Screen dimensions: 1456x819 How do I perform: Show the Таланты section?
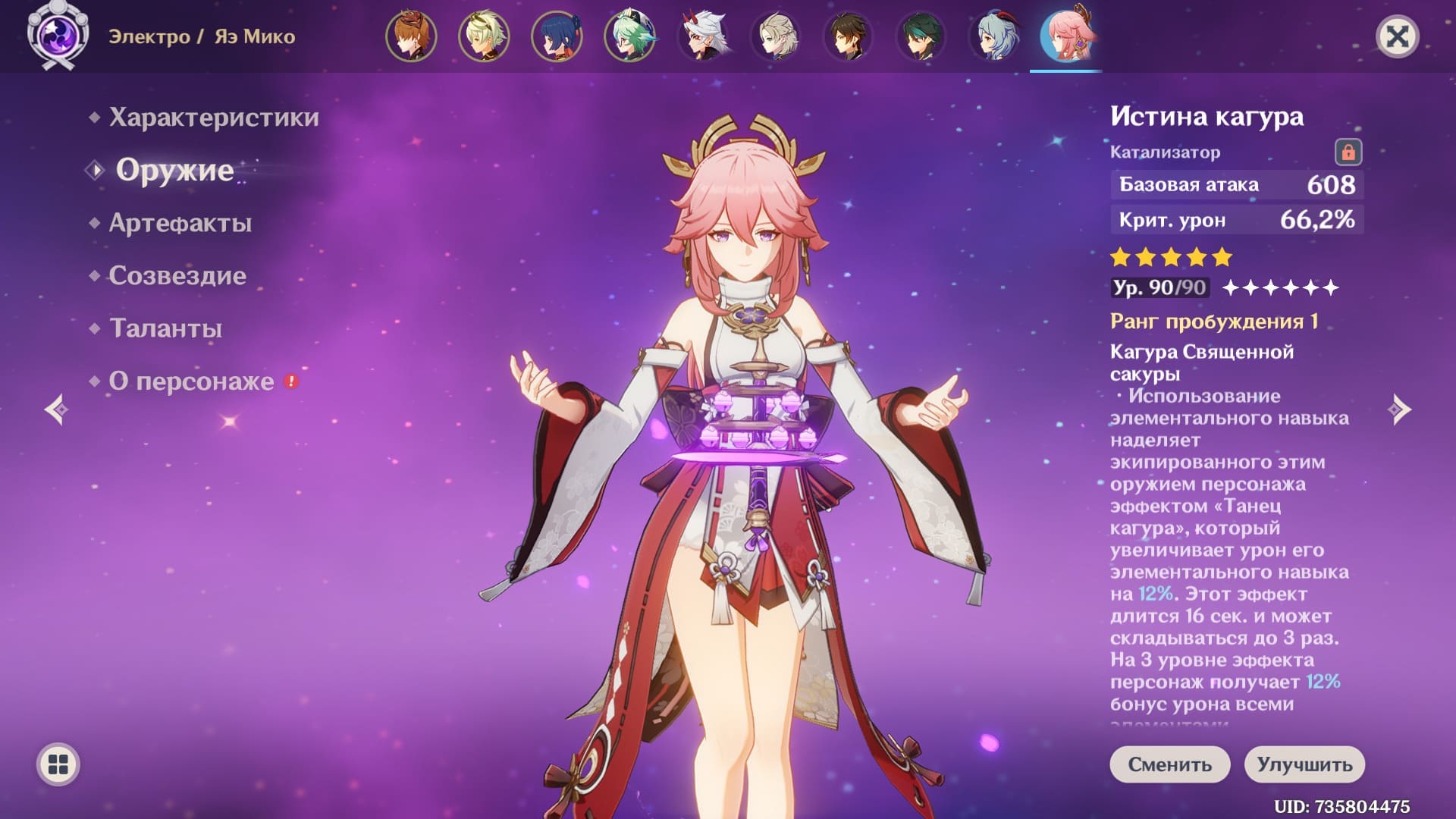165,328
